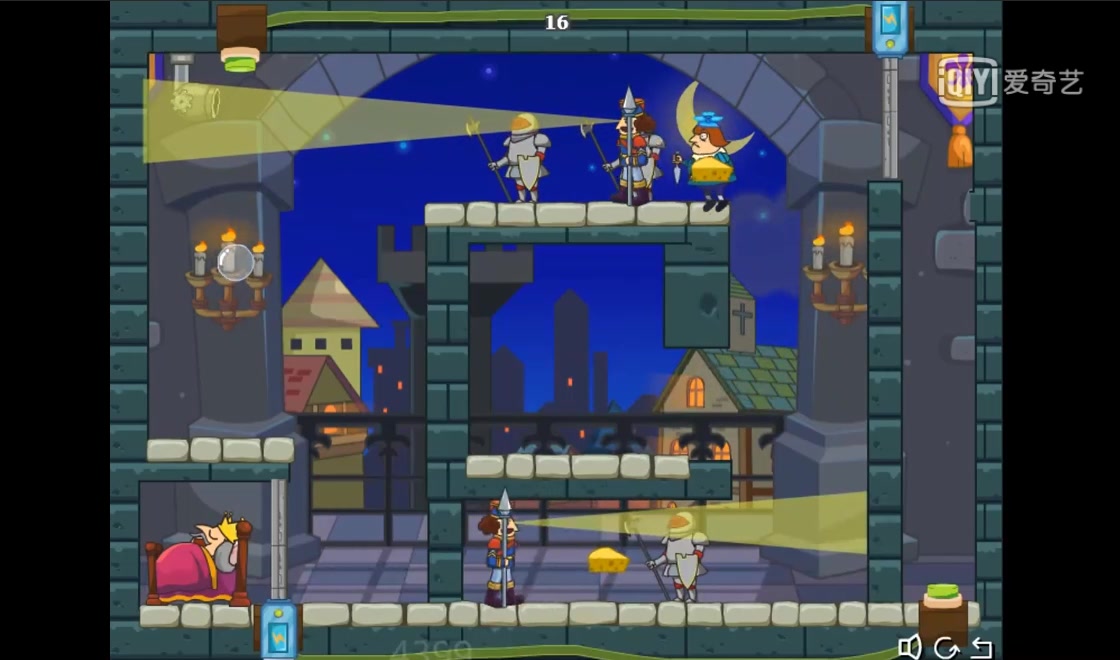This screenshot has width=1120, height=660.
Task: Toggle the sound speaker icon
Action: pos(909,647)
